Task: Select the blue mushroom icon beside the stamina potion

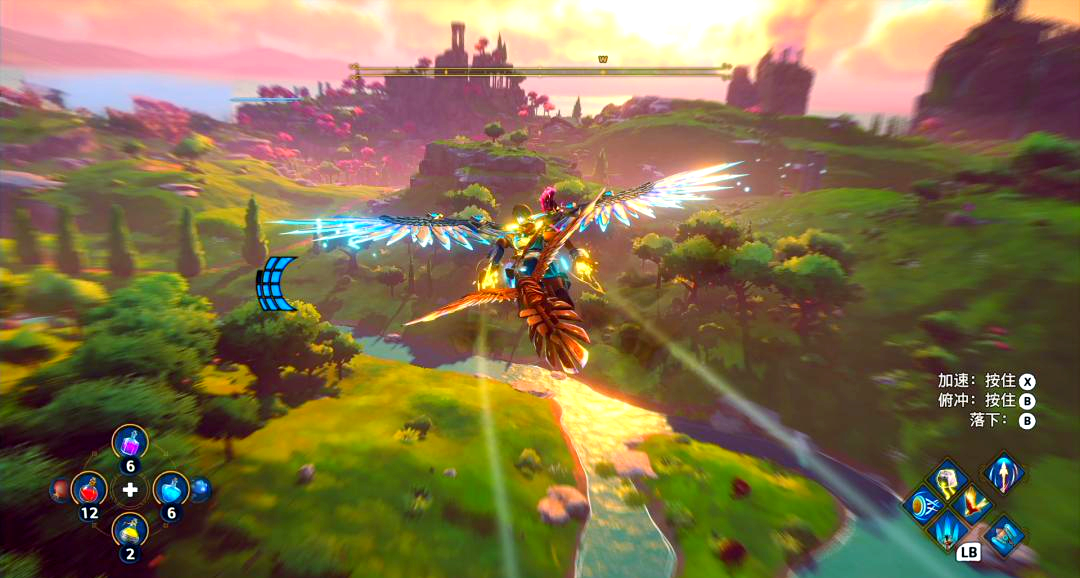Action: coord(200,489)
